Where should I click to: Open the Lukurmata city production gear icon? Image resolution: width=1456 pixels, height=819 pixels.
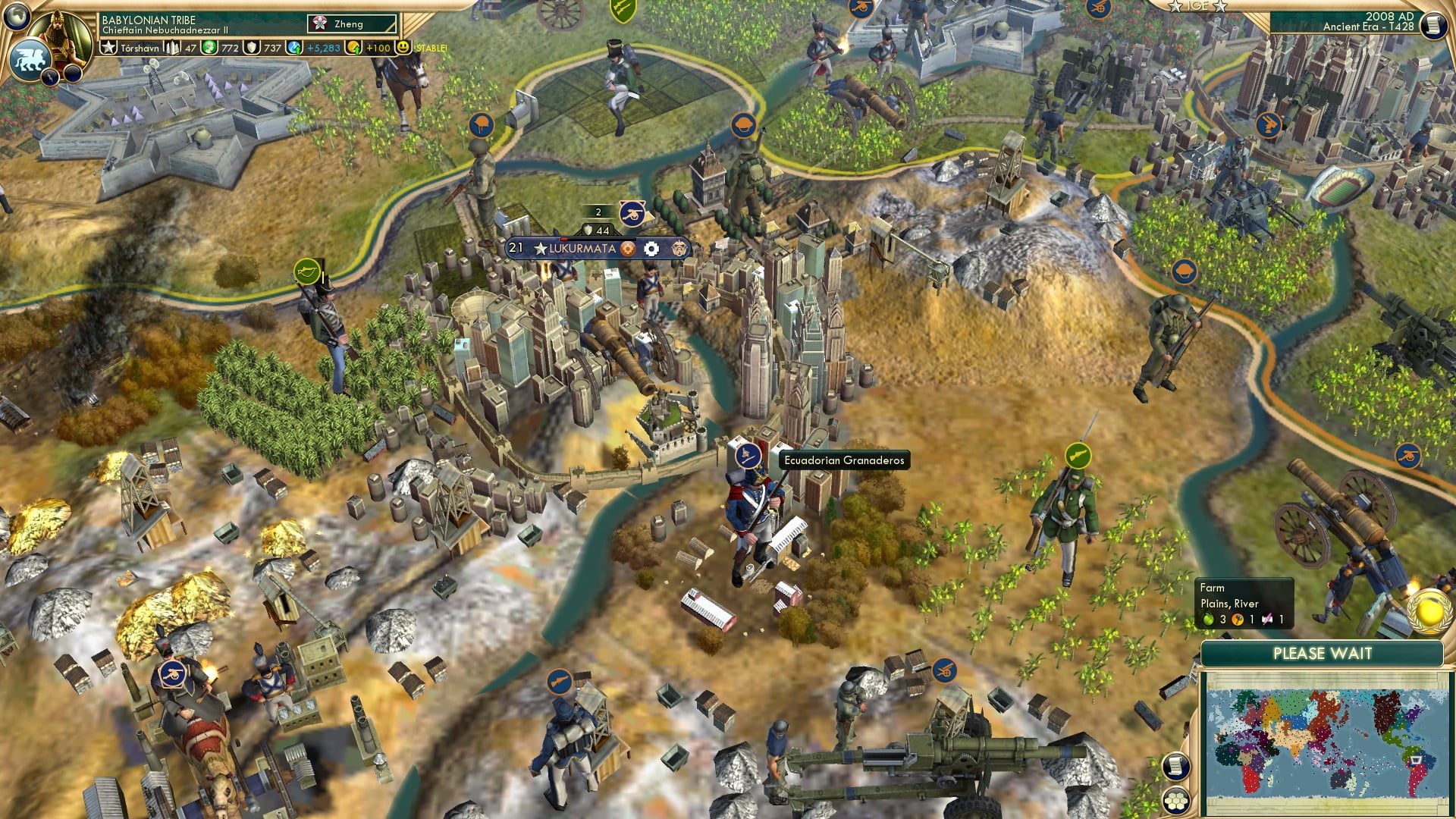pyautogui.click(x=628, y=247)
